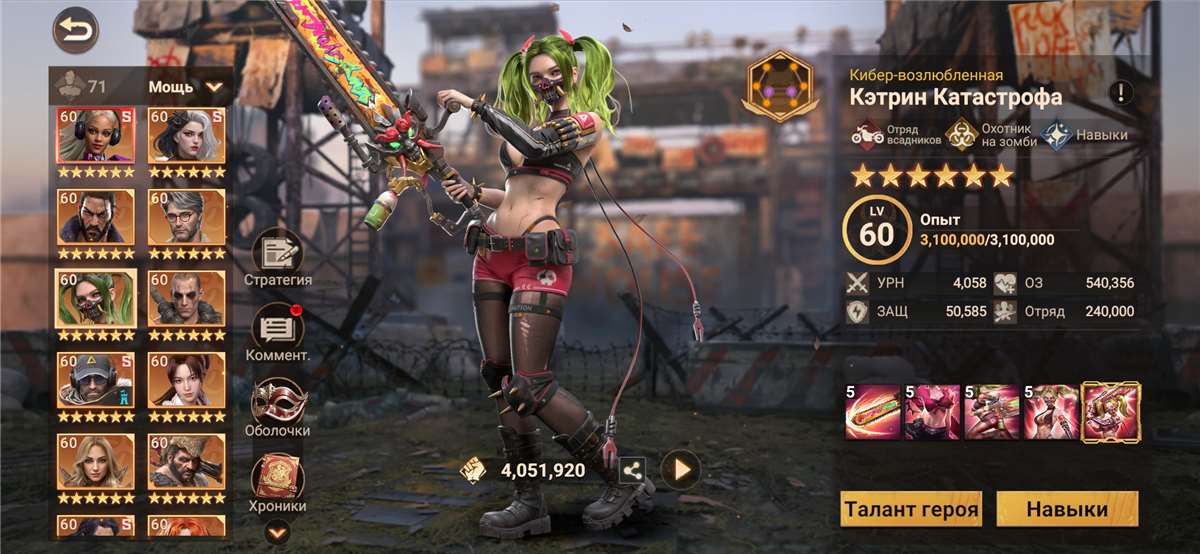This screenshot has height=554, width=1200.
Task: Select the chainsaw sword skill icon
Action: coord(872,412)
